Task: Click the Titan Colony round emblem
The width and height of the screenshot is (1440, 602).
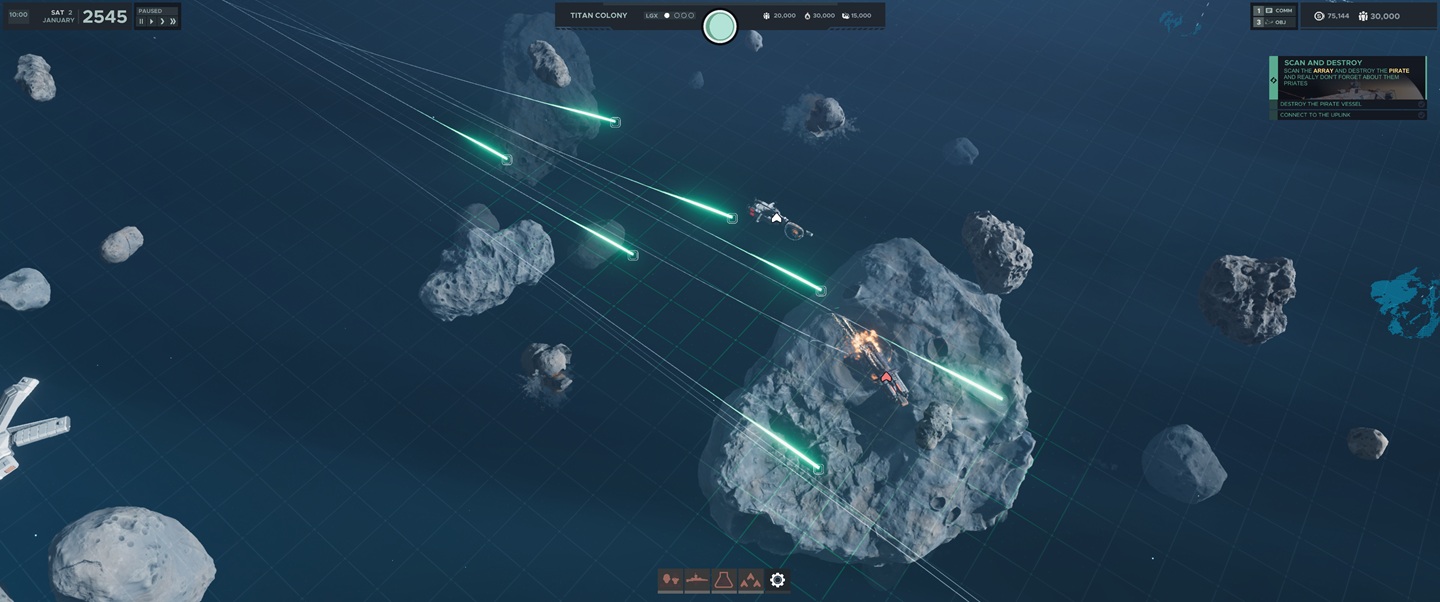Action: (x=720, y=27)
